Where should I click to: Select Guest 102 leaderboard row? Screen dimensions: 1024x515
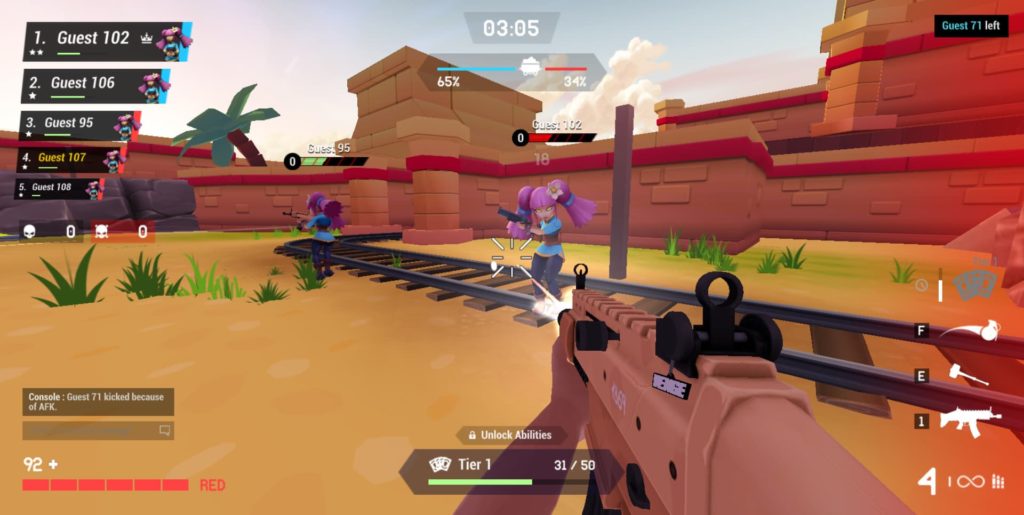click(106, 42)
